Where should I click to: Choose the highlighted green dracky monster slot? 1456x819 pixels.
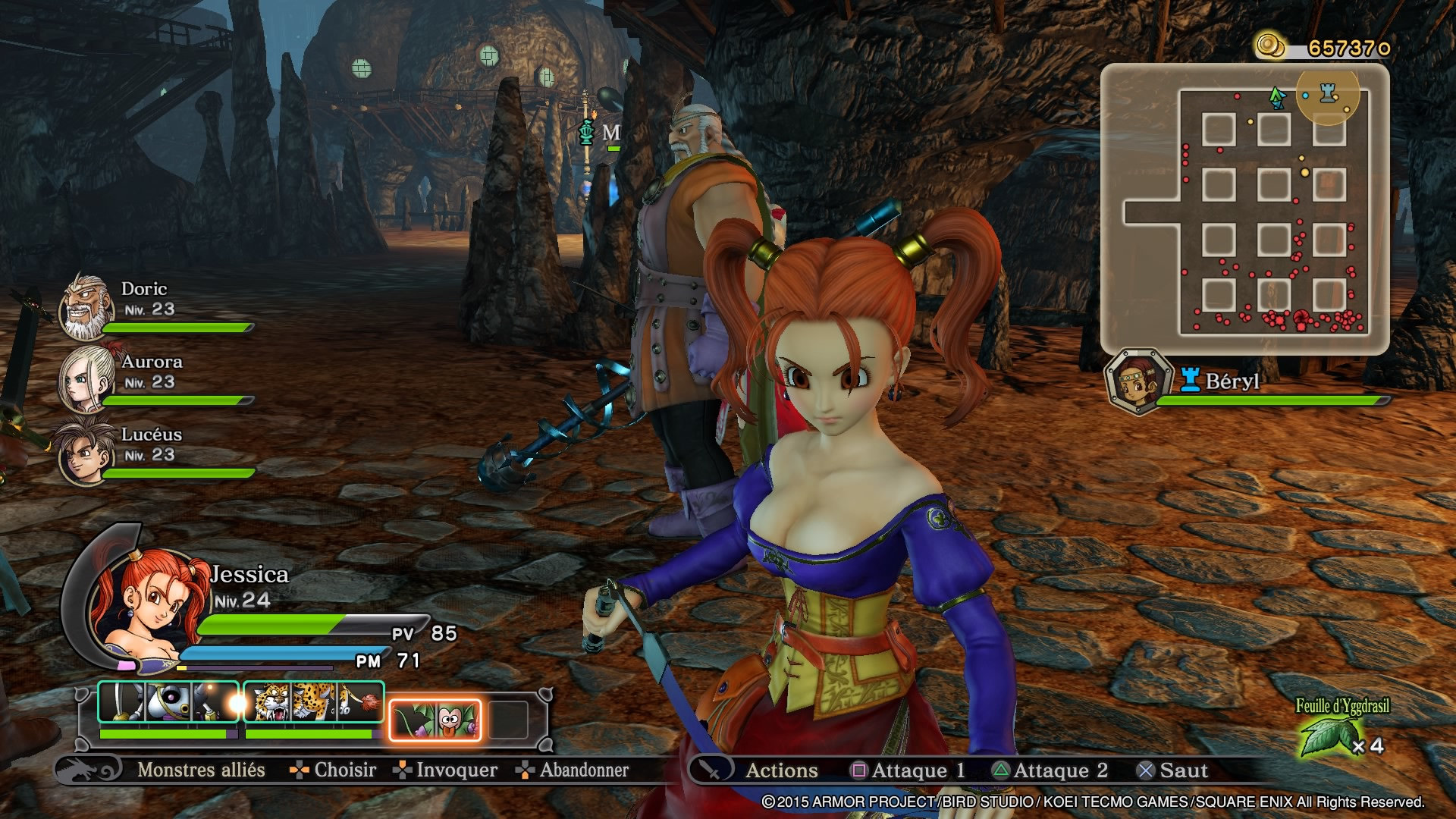[435, 719]
